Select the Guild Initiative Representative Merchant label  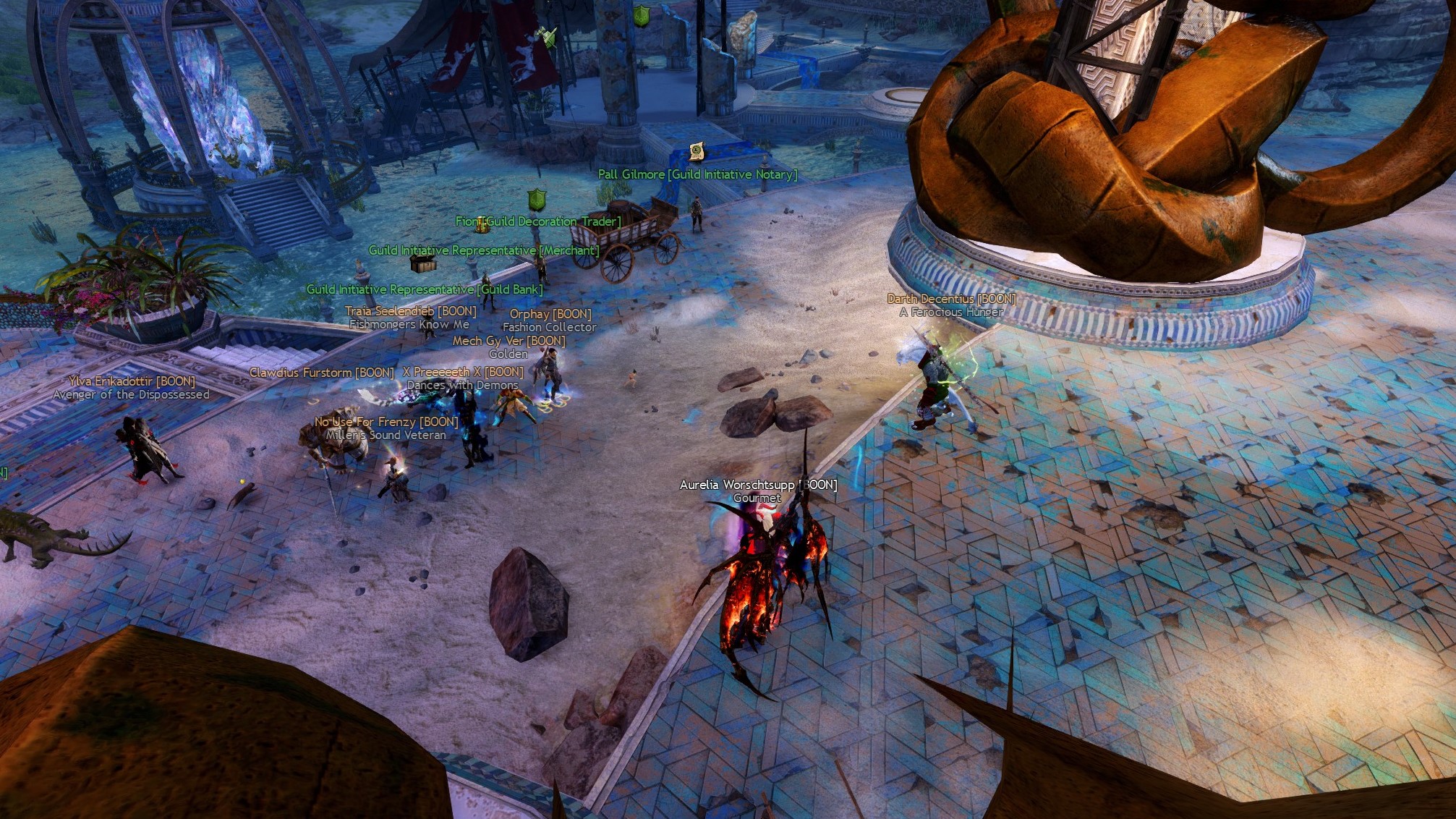tap(484, 250)
